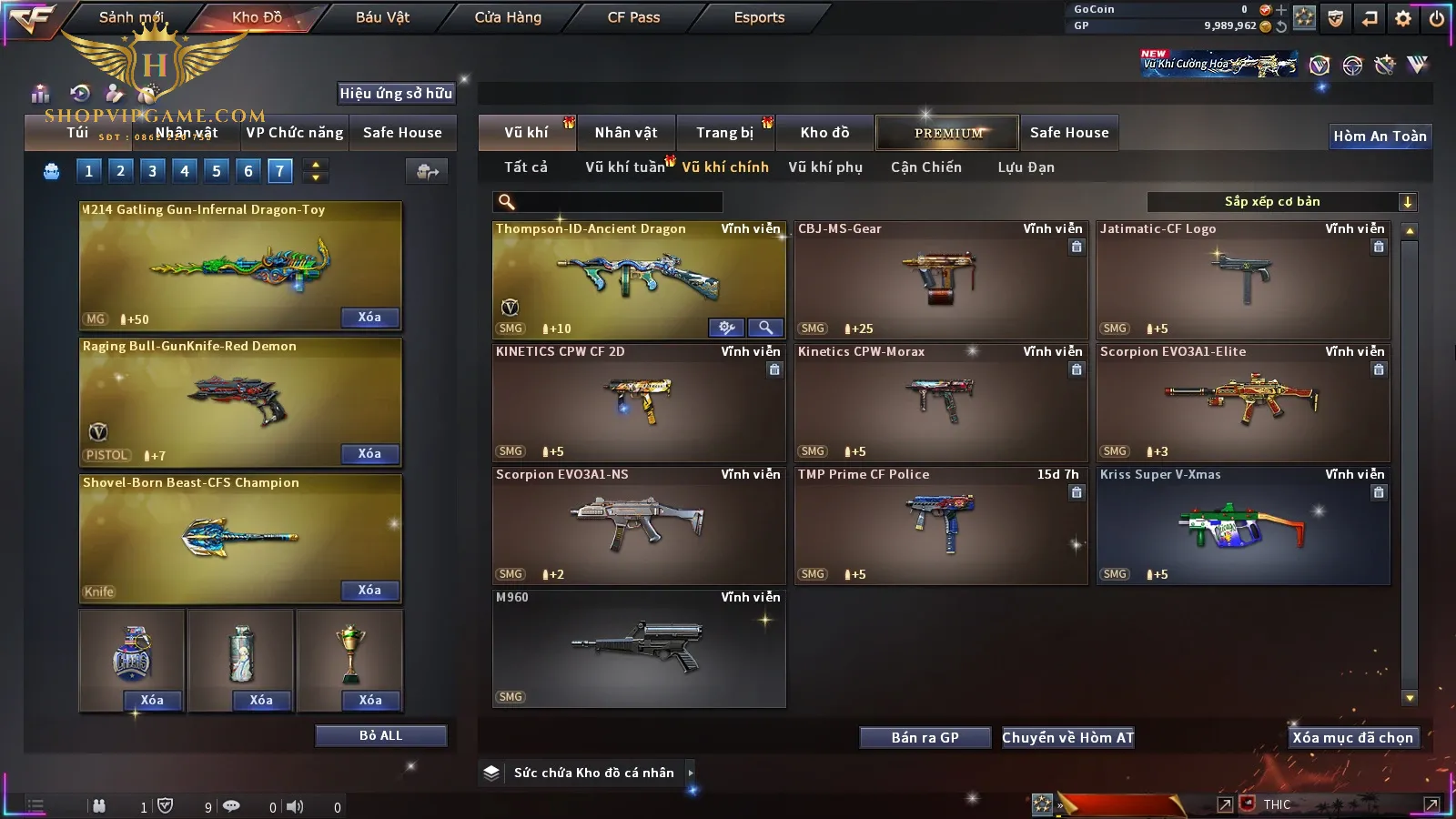Image resolution: width=1456 pixels, height=819 pixels.
Task: Select the Trang bị tab
Action: pos(724,133)
